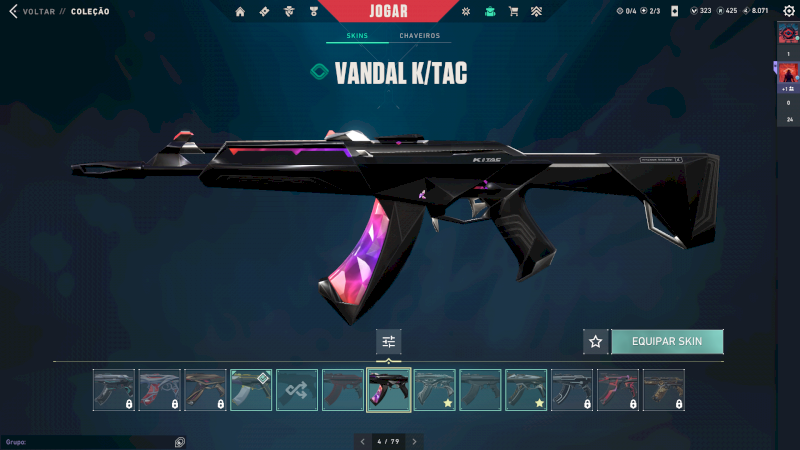Viewport: 800px width, 450px height.
Task: Select the Skins tab
Action: pos(356,36)
